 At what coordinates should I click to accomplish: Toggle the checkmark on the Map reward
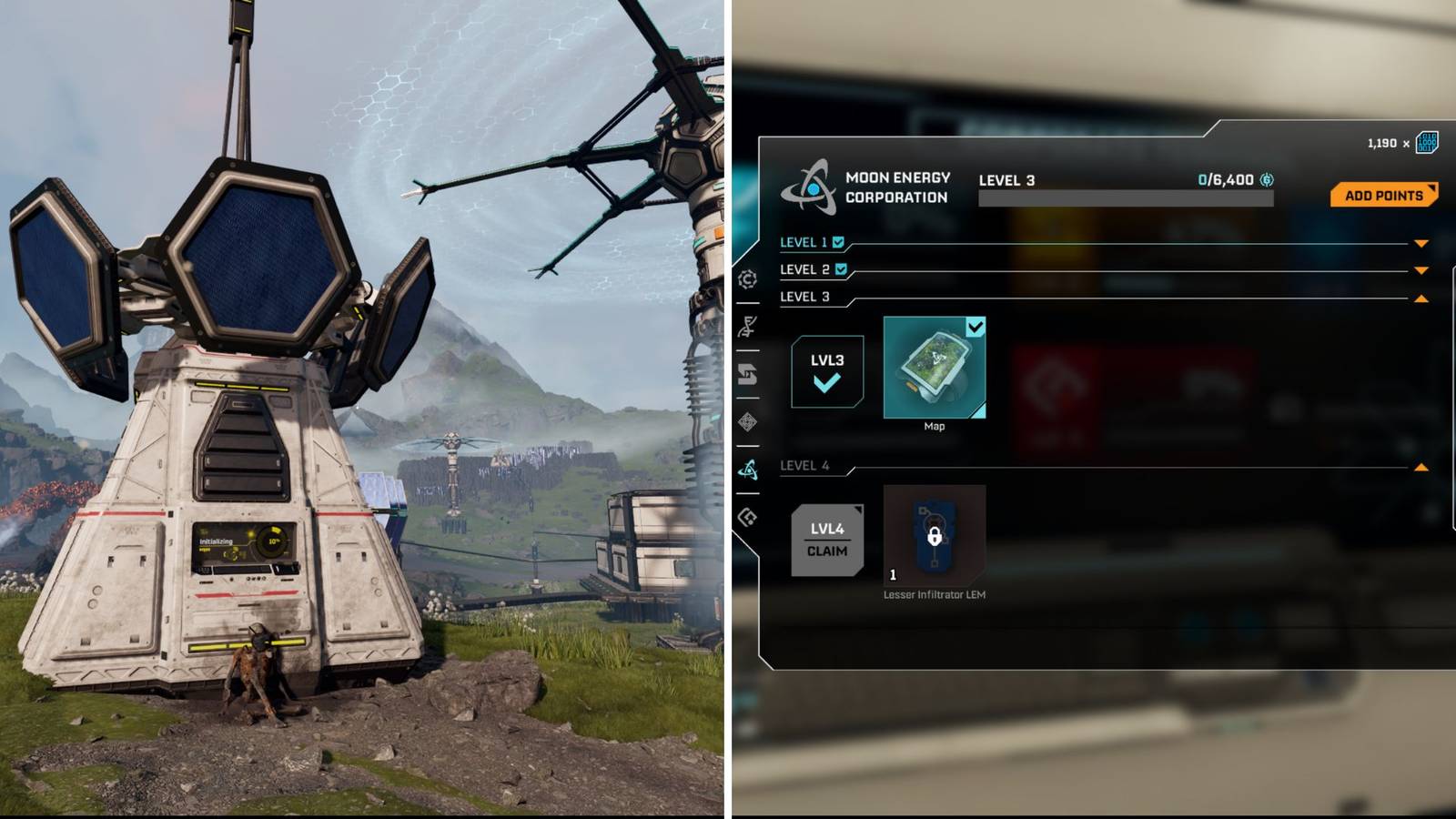click(976, 325)
